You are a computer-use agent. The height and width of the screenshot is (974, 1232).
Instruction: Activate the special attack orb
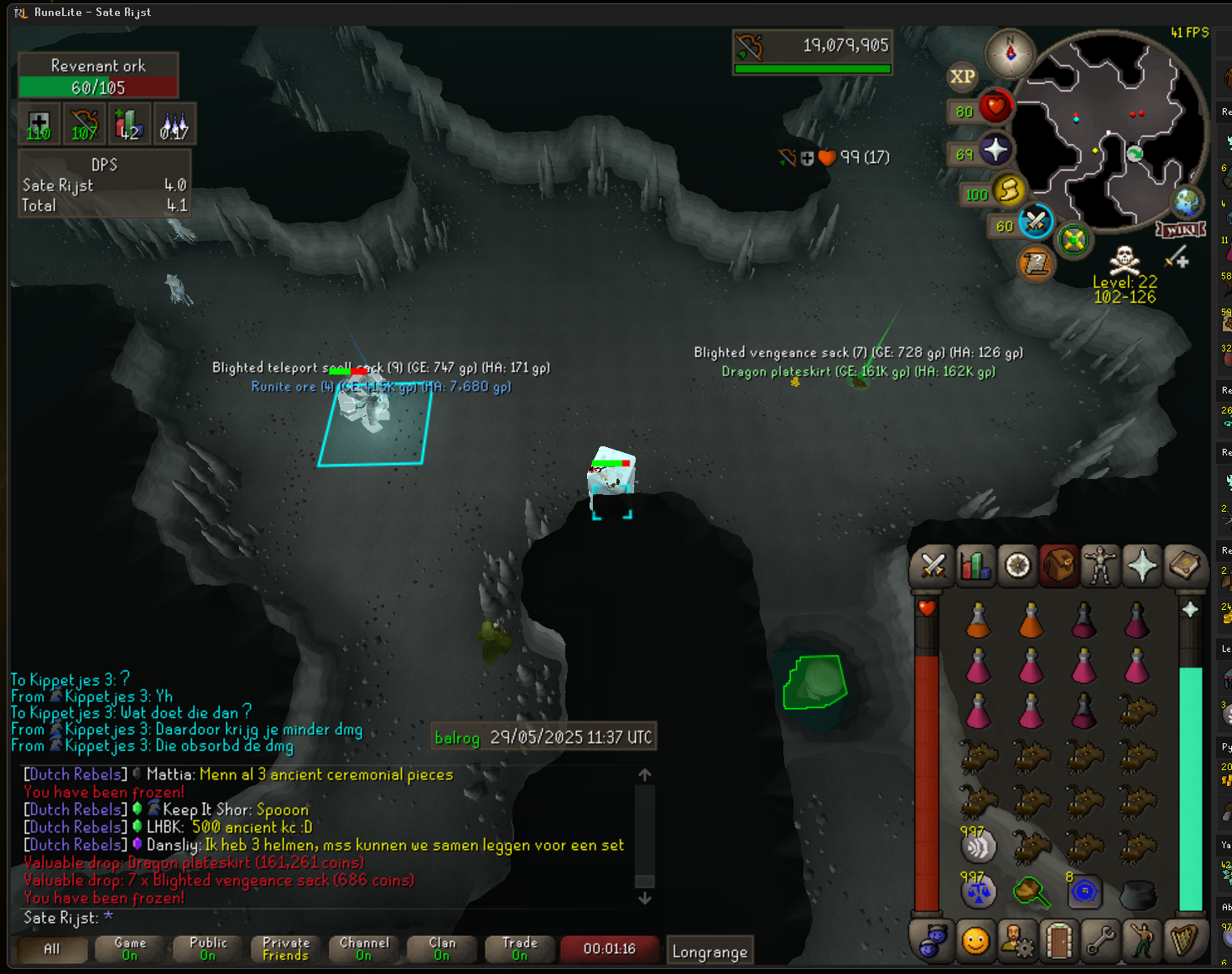1036,222
